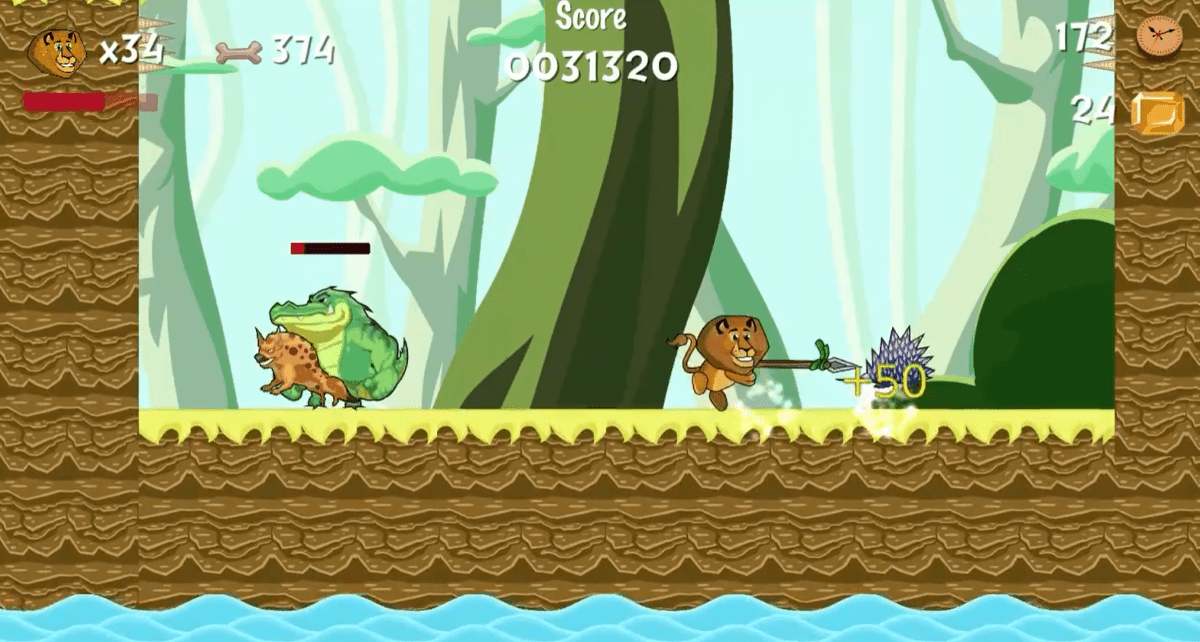Click the lion head lives icon
Screen dimensions: 1200x642
56,52
